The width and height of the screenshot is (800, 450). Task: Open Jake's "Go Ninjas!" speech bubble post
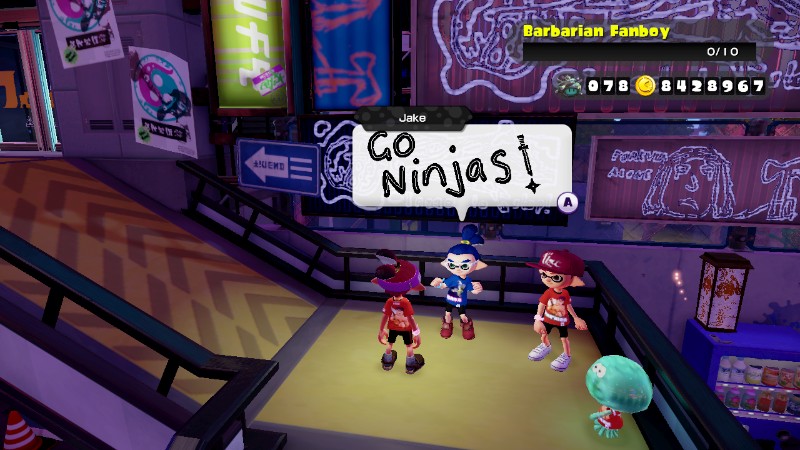(461, 165)
